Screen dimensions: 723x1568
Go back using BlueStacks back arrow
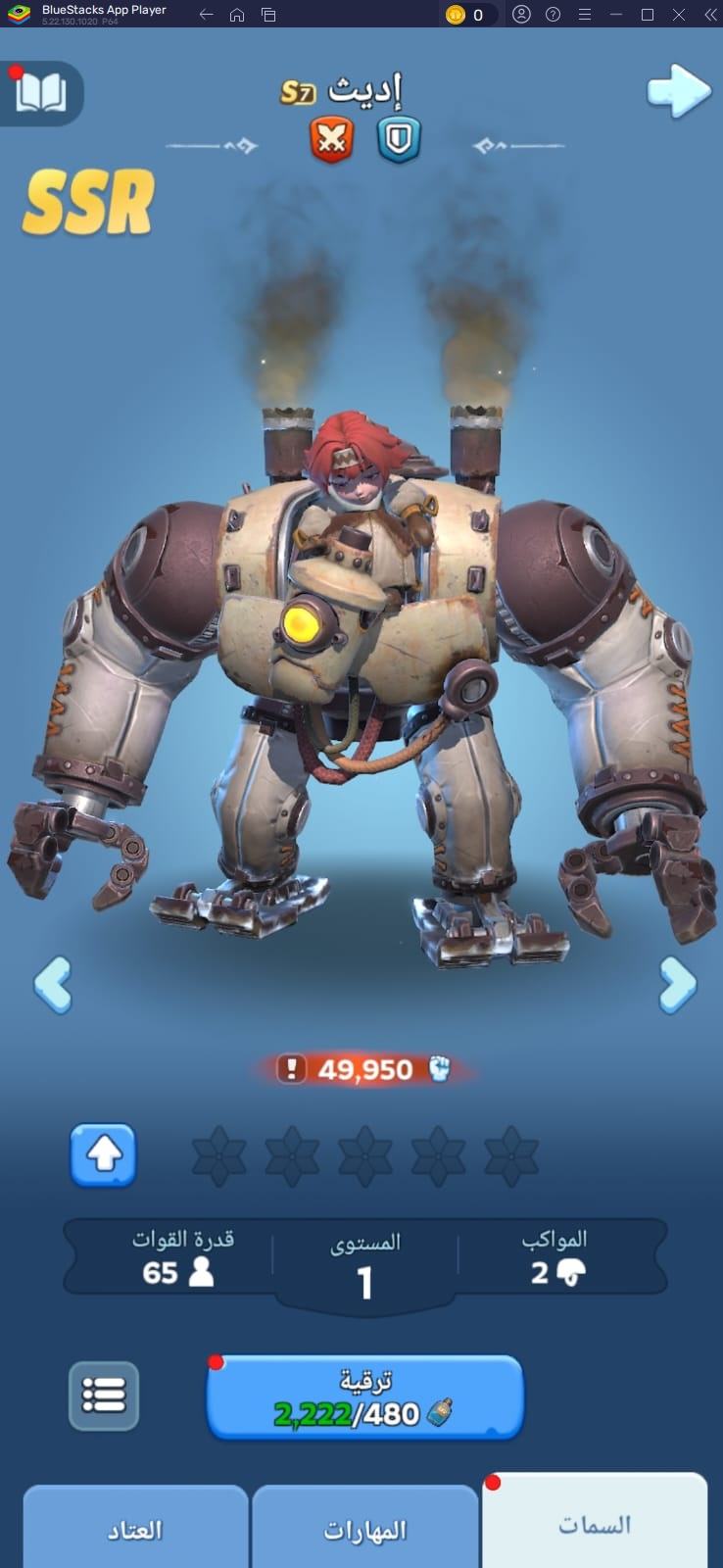click(x=206, y=15)
